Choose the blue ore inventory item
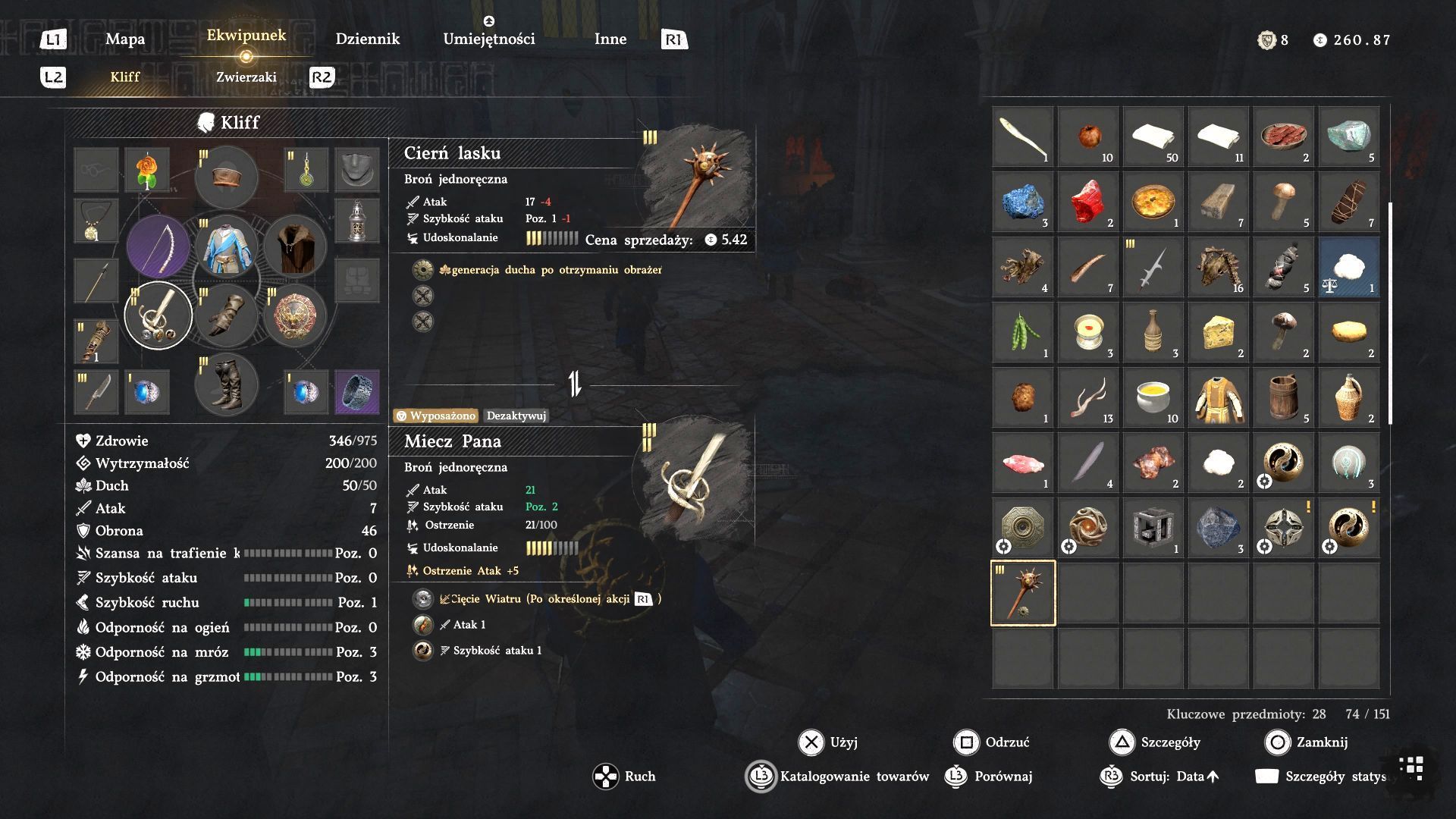The width and height of the screenshot is (1456, 819). [x=1023, y=202]
